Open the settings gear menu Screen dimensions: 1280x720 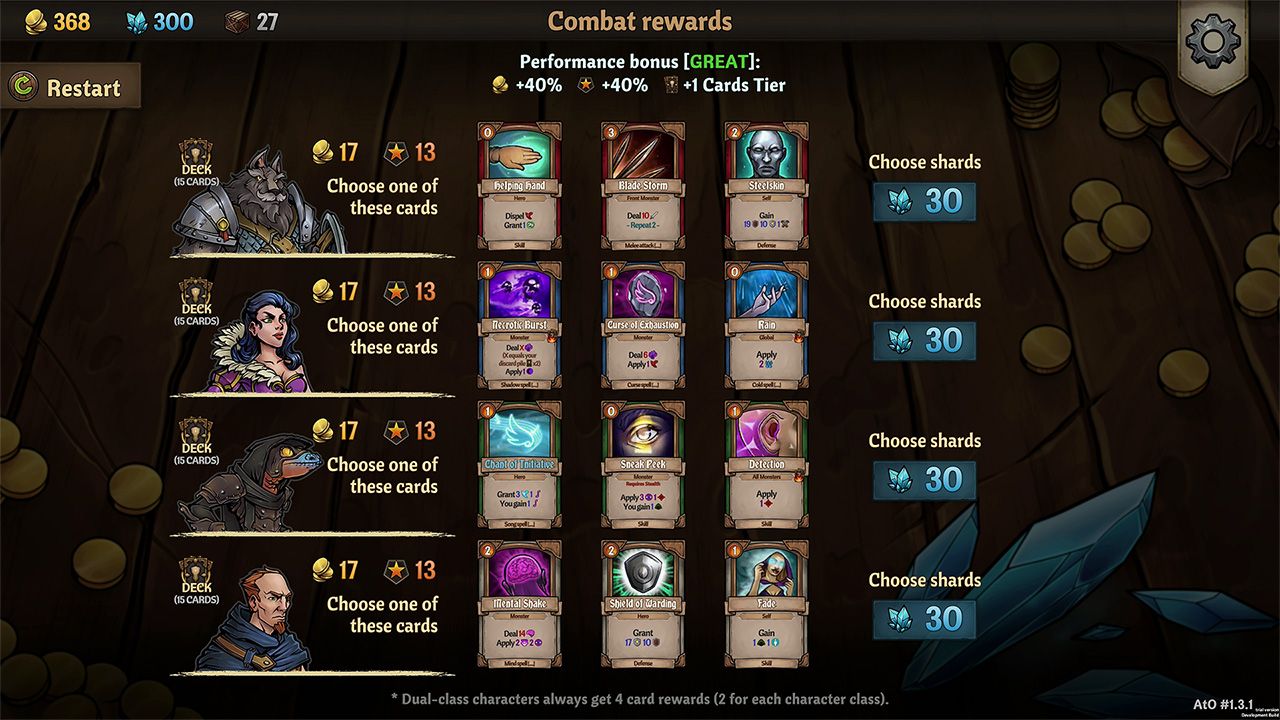(1212, 42)
